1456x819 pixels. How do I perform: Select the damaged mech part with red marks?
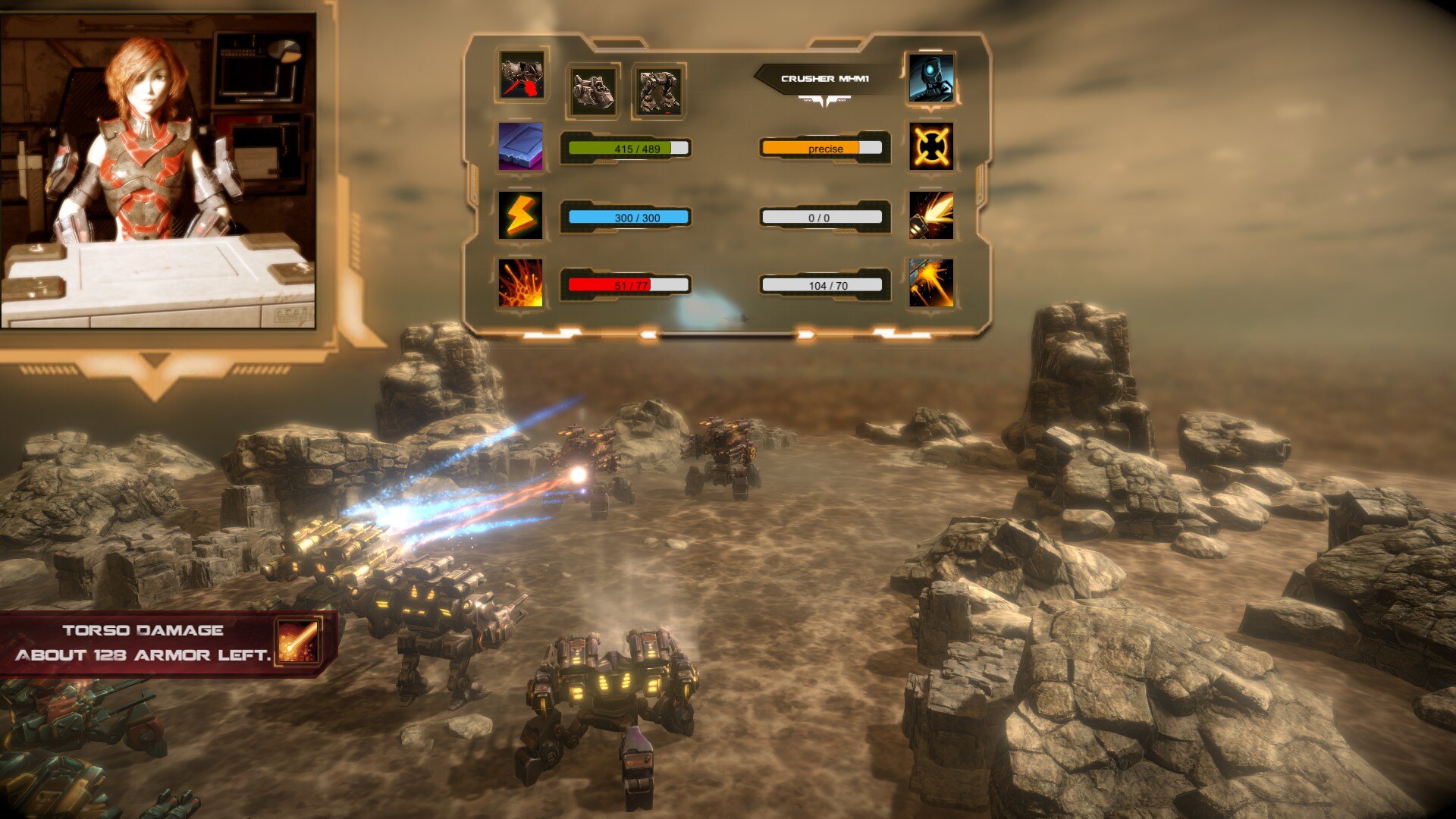[522, 77]
